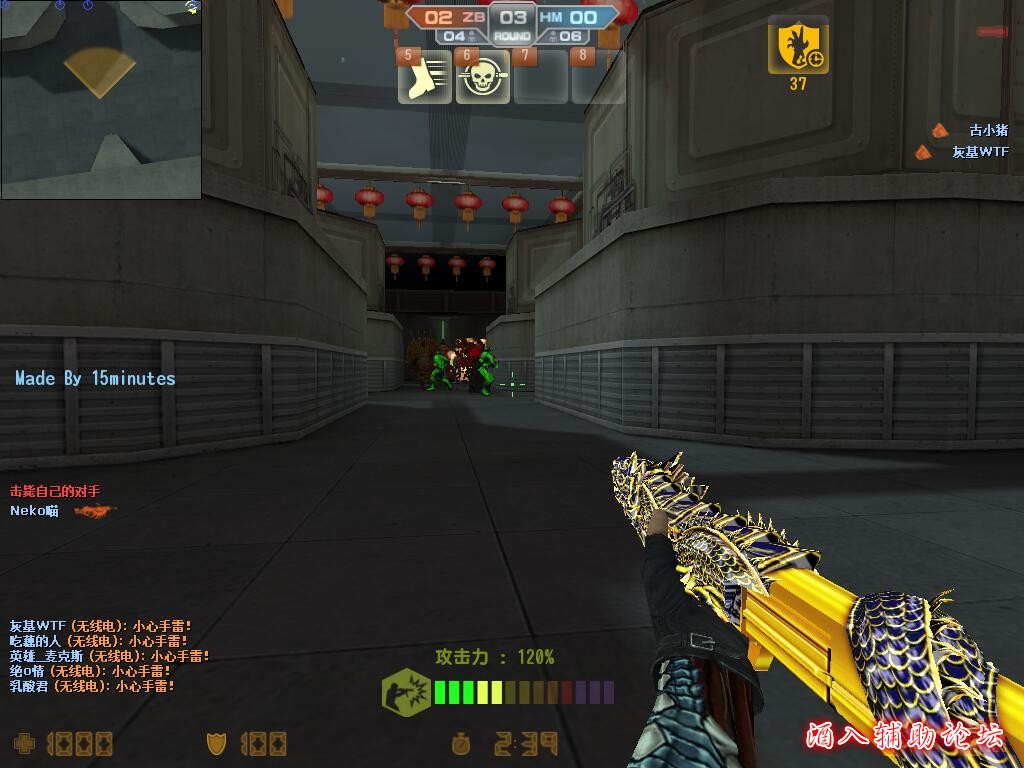Click the minimap
The height and width of the screenshot is (768, 1024).
(101, 99)
